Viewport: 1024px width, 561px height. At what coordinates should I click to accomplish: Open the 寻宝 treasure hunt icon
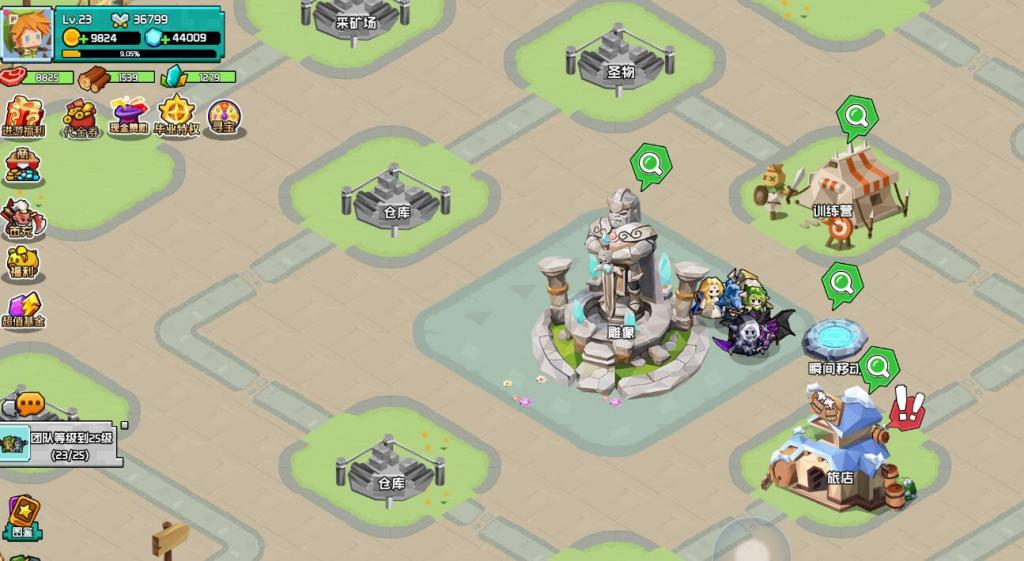pos(224,117)
